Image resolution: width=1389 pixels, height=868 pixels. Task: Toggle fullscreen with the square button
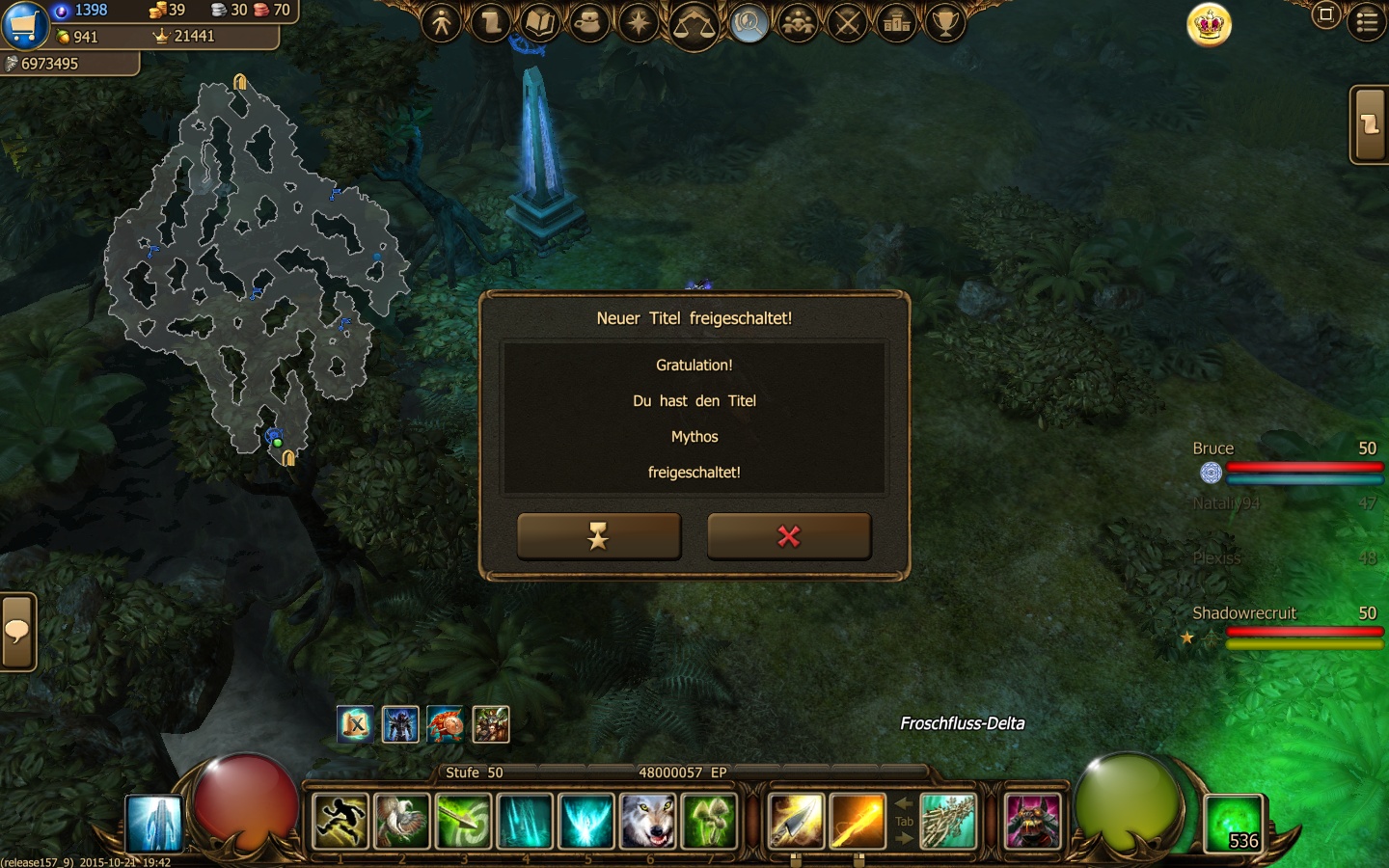coord(1326,14)
